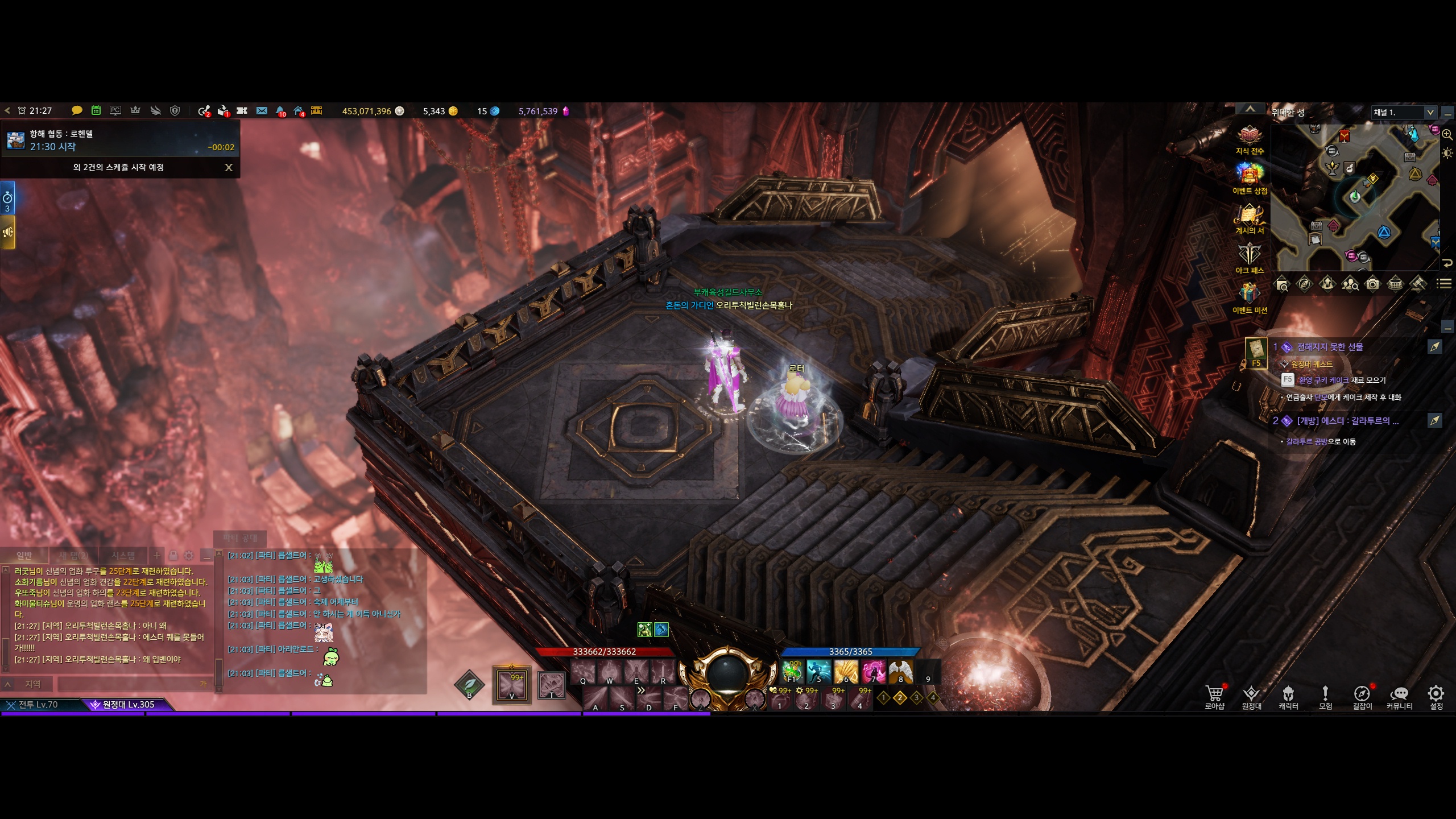Viewport: 1456px width, 819px height.
Task: Open the calendar schedule icon
Action: point(96,111)
